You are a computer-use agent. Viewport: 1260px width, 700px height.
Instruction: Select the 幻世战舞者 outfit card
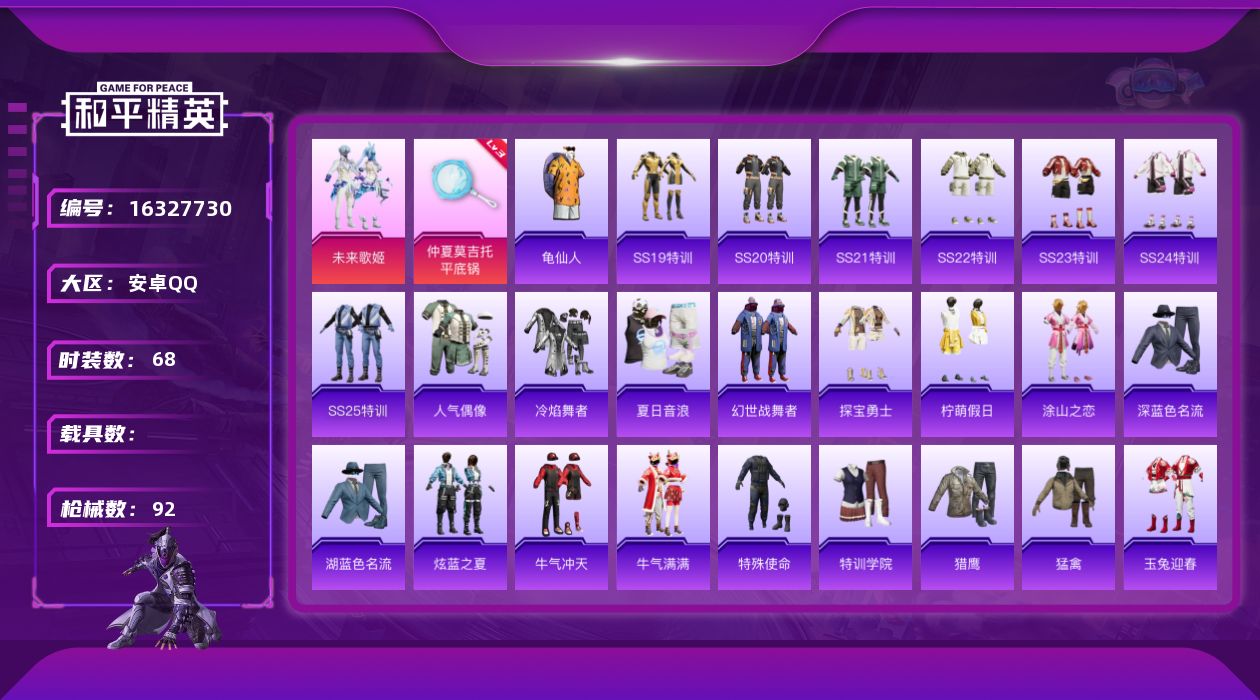pos(764,363)
